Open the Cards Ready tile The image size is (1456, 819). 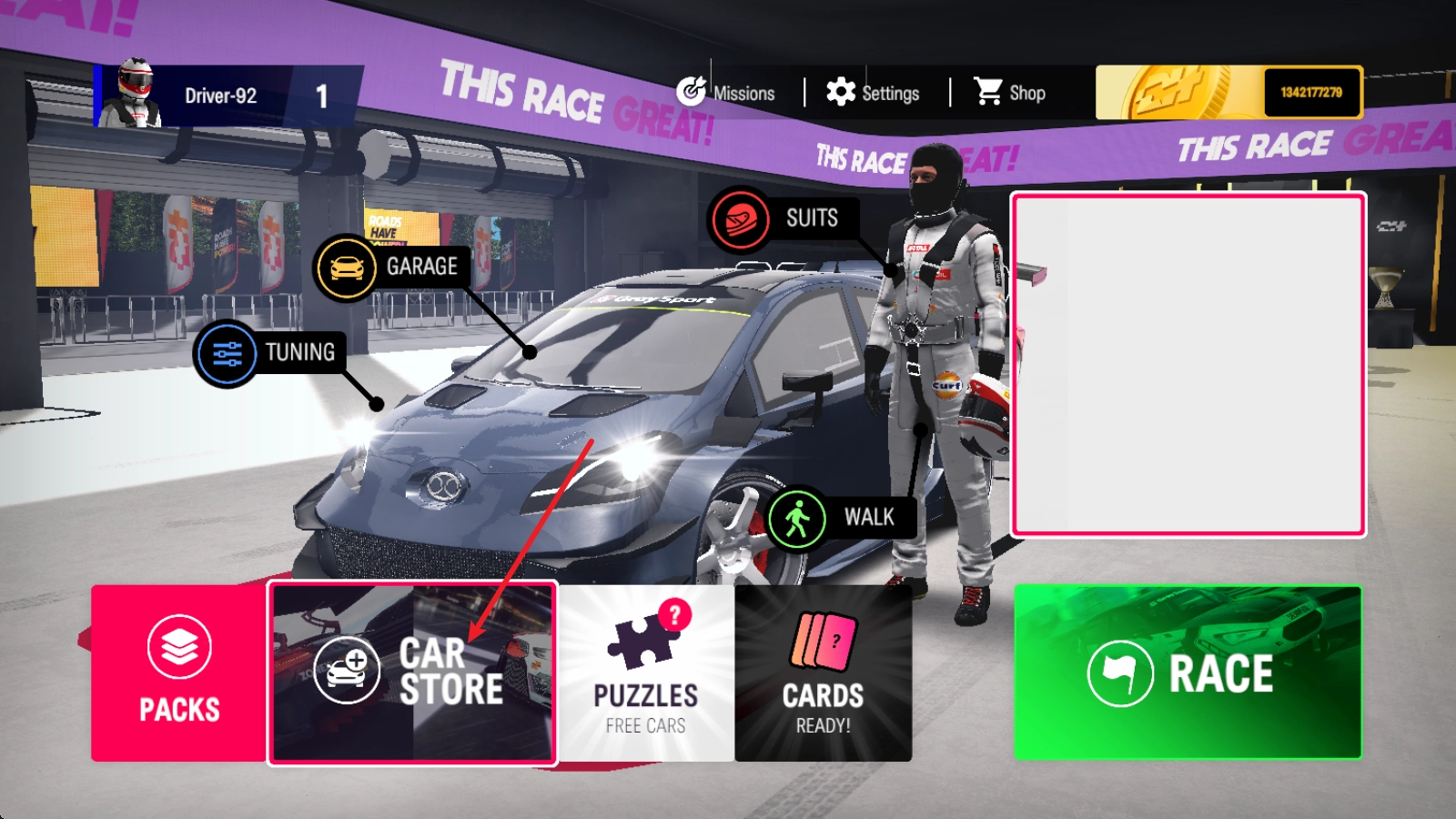point(824,672)
